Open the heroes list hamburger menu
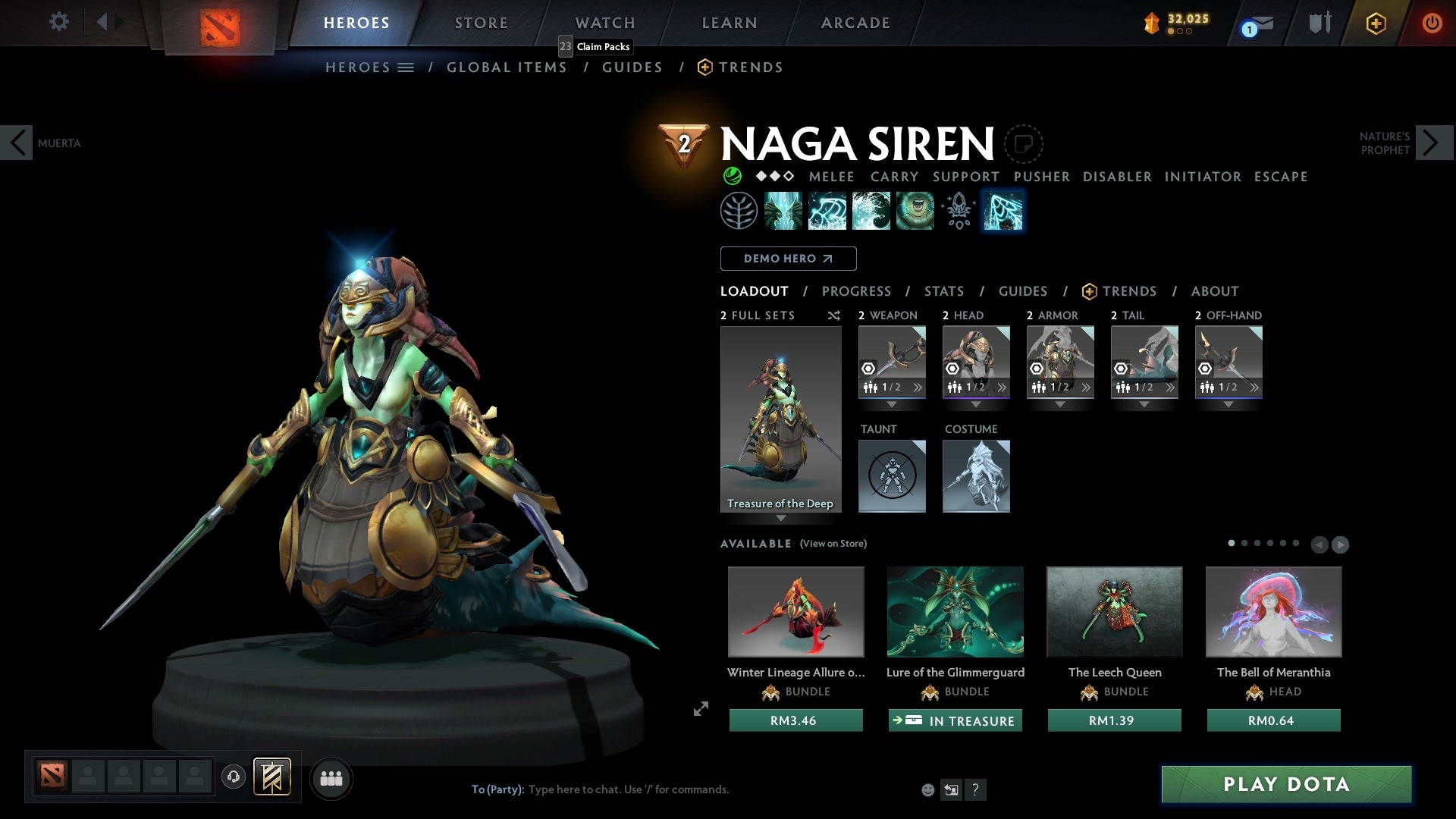Image resolution: width=1456 pixels, height=819 pixels. tap(407, 67)
